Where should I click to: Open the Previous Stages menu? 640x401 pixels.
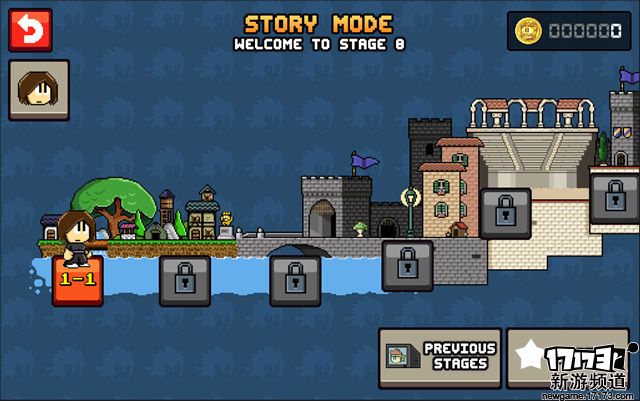[439, 358]
